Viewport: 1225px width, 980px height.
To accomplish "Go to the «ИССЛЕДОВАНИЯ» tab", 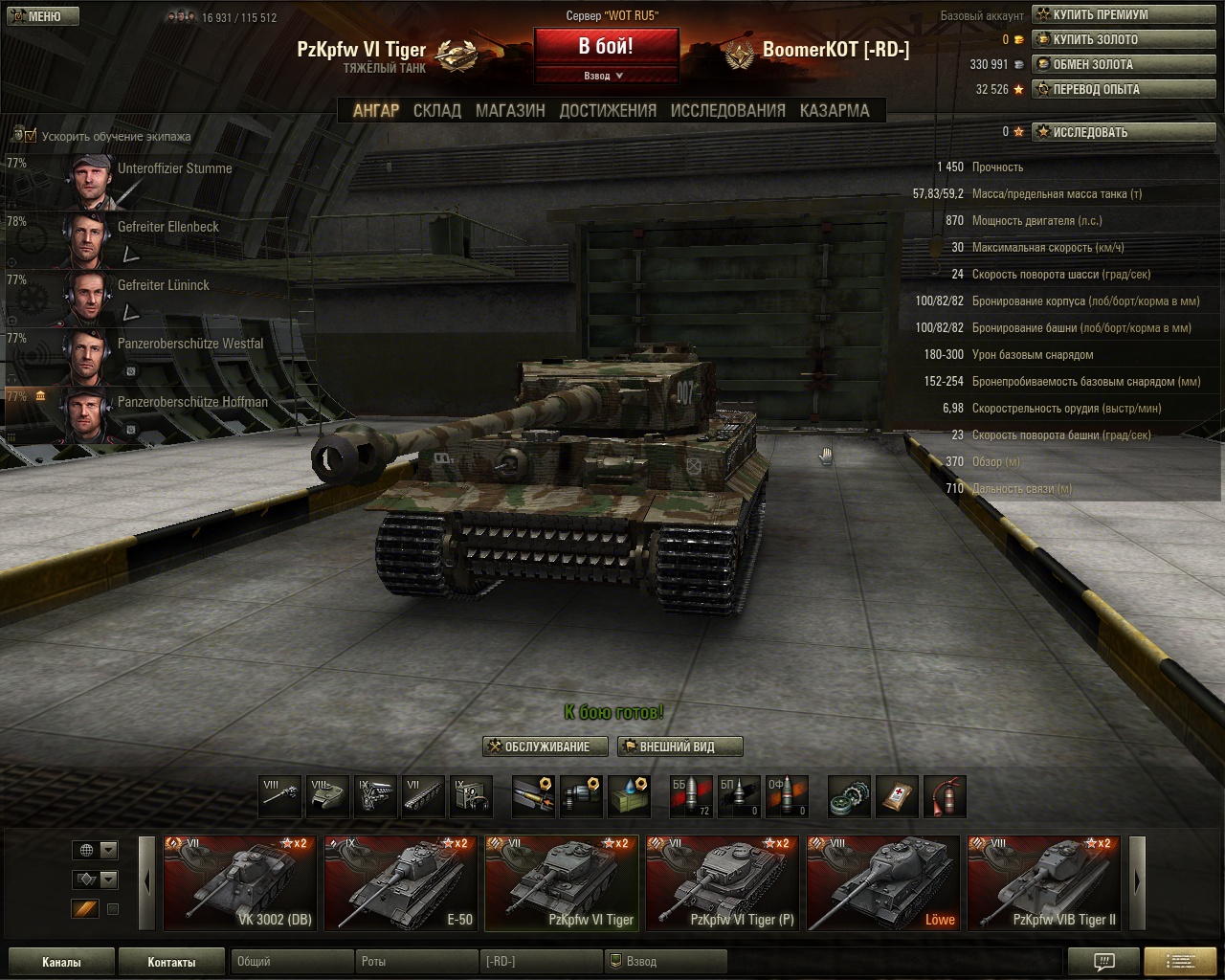I will coord(727,110).
